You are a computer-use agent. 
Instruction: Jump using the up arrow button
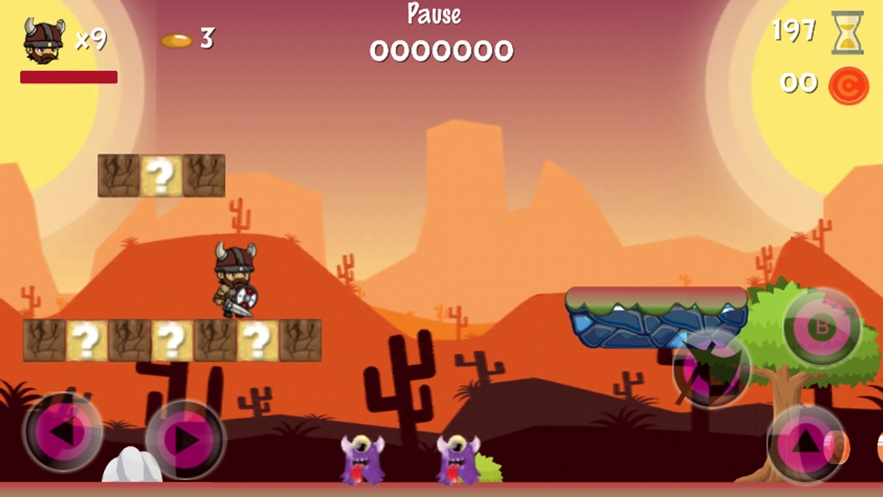806,441
